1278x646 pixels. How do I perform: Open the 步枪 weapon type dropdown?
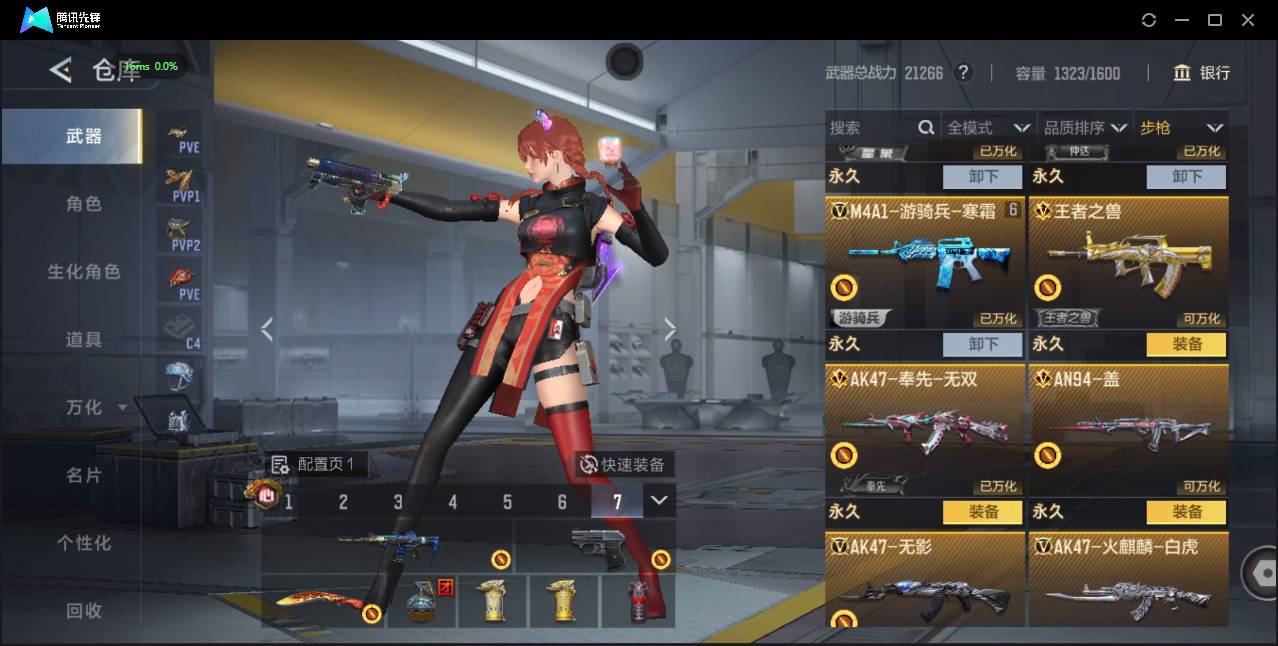[x=1181, y=128]
